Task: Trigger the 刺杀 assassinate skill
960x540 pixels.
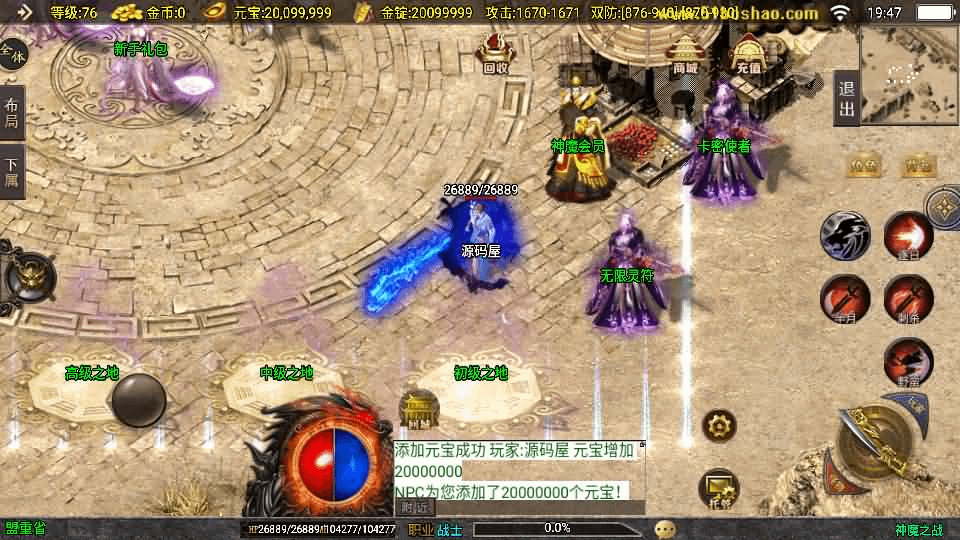Action: click(x=908, y=299)
